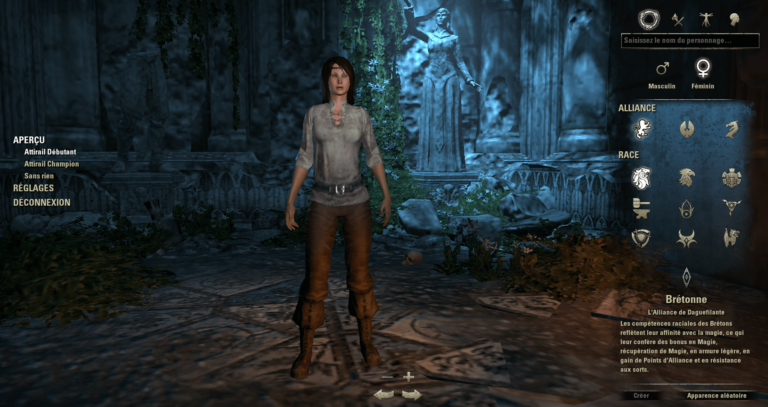Open the Réglages menu
This screenshot has width=768, height=407.
tap(34, 188)
